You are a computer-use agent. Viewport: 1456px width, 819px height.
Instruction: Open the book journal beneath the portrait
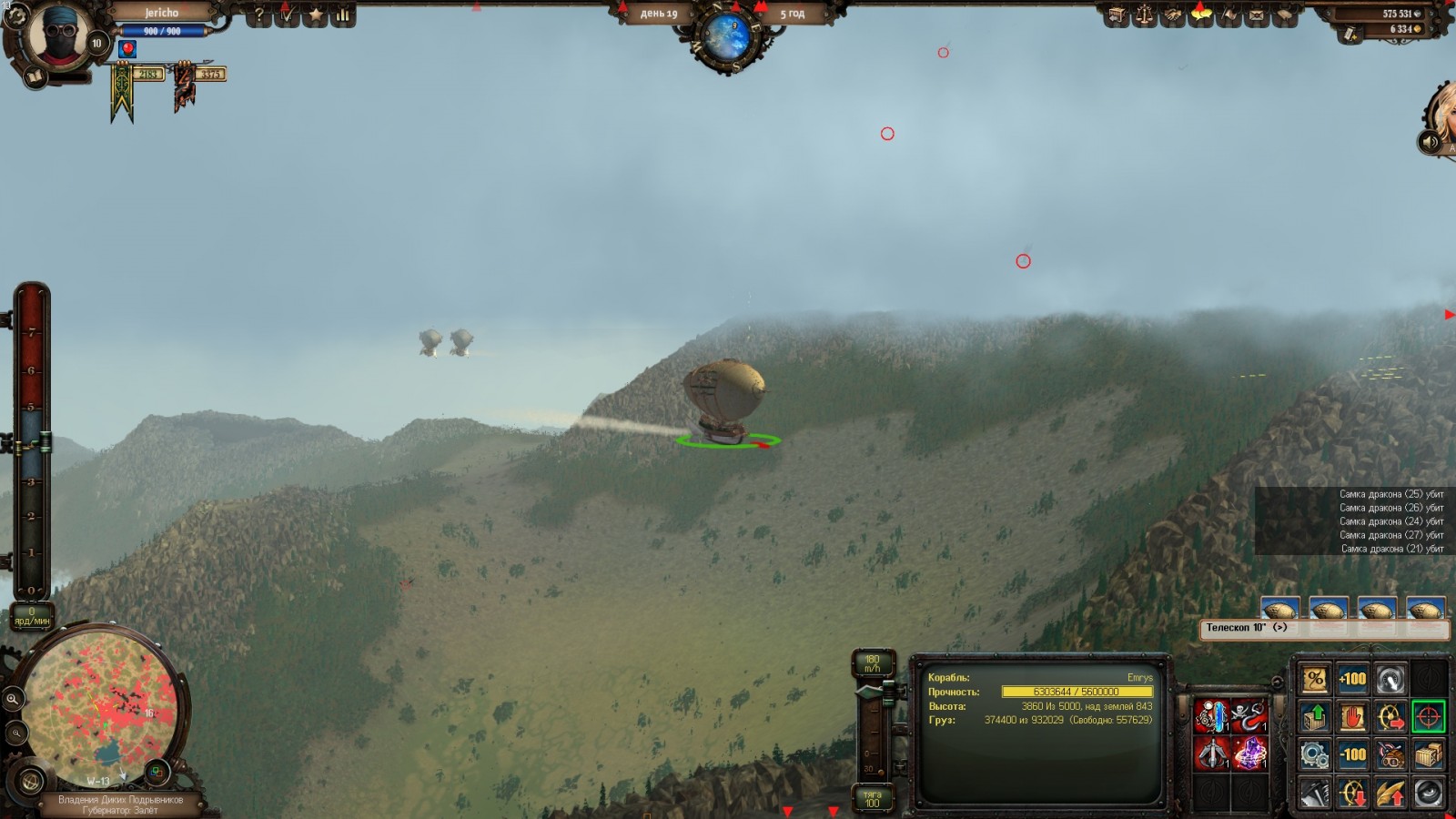click(x=35, y=78)
